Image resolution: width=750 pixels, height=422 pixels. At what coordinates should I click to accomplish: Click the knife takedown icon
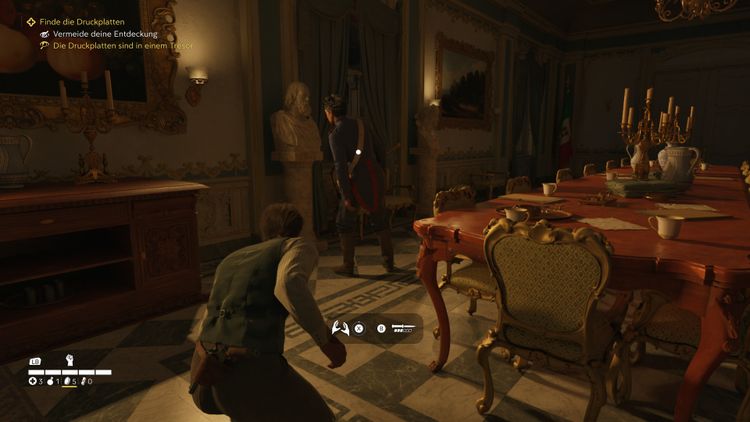[x=403, y=327]
